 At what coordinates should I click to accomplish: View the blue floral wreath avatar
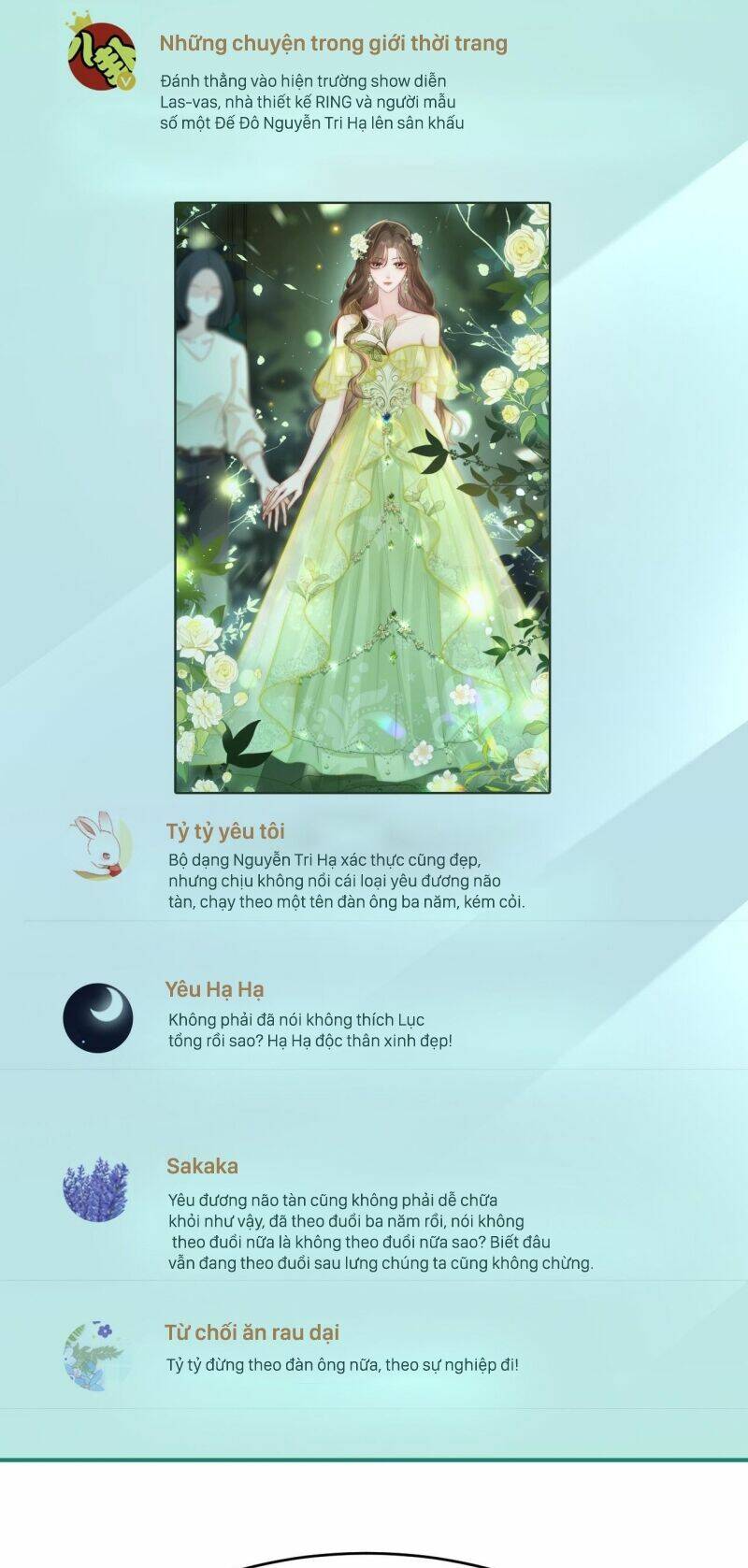(94, 1355)
